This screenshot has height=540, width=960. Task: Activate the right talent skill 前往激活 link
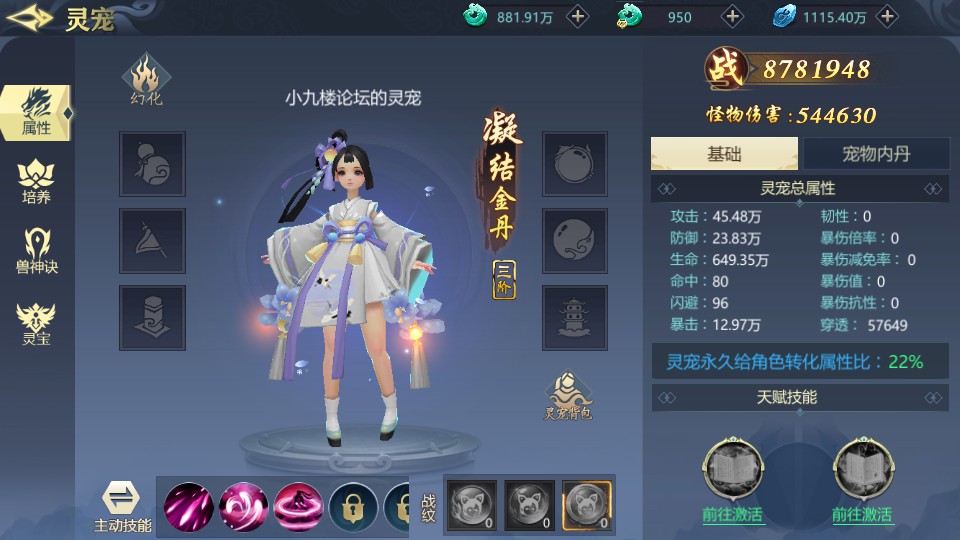point(862,515)
